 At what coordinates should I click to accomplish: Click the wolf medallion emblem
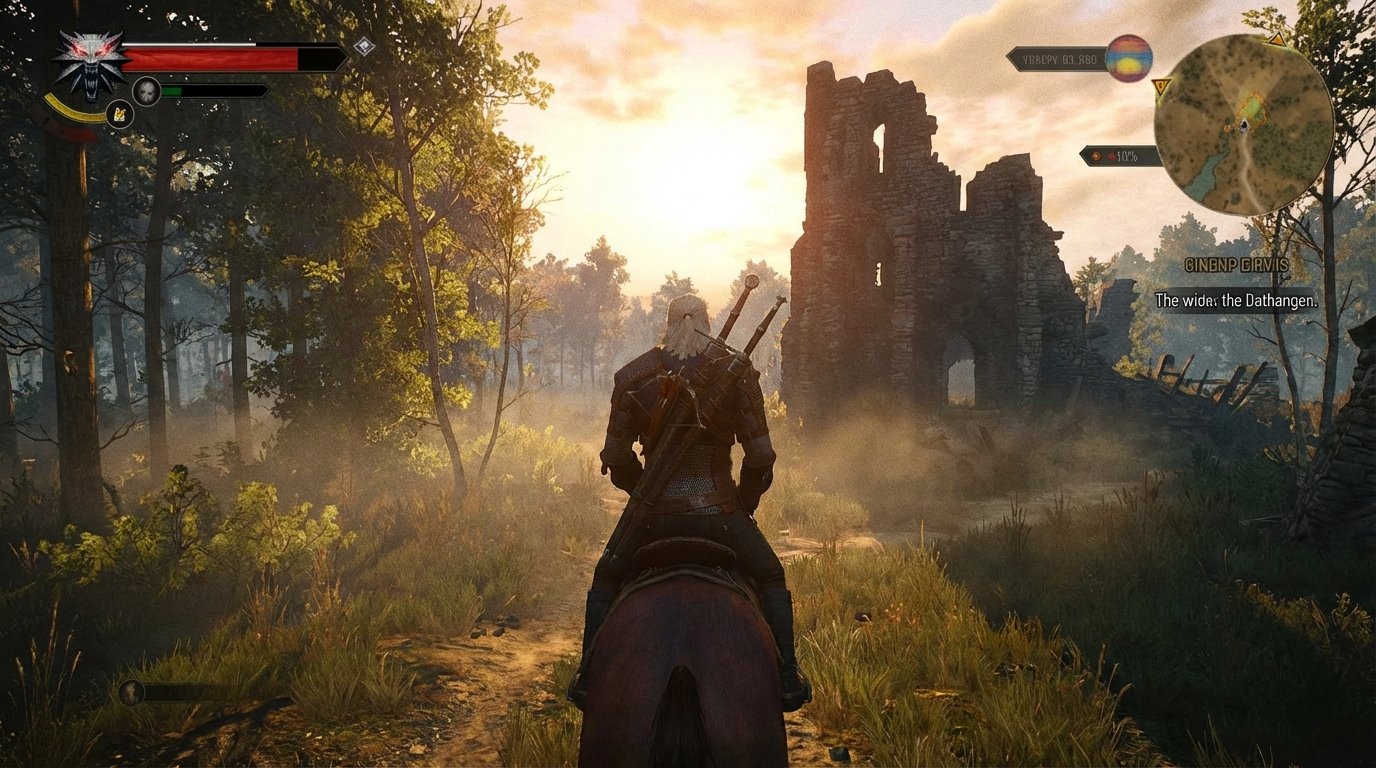tap(91, 63)
